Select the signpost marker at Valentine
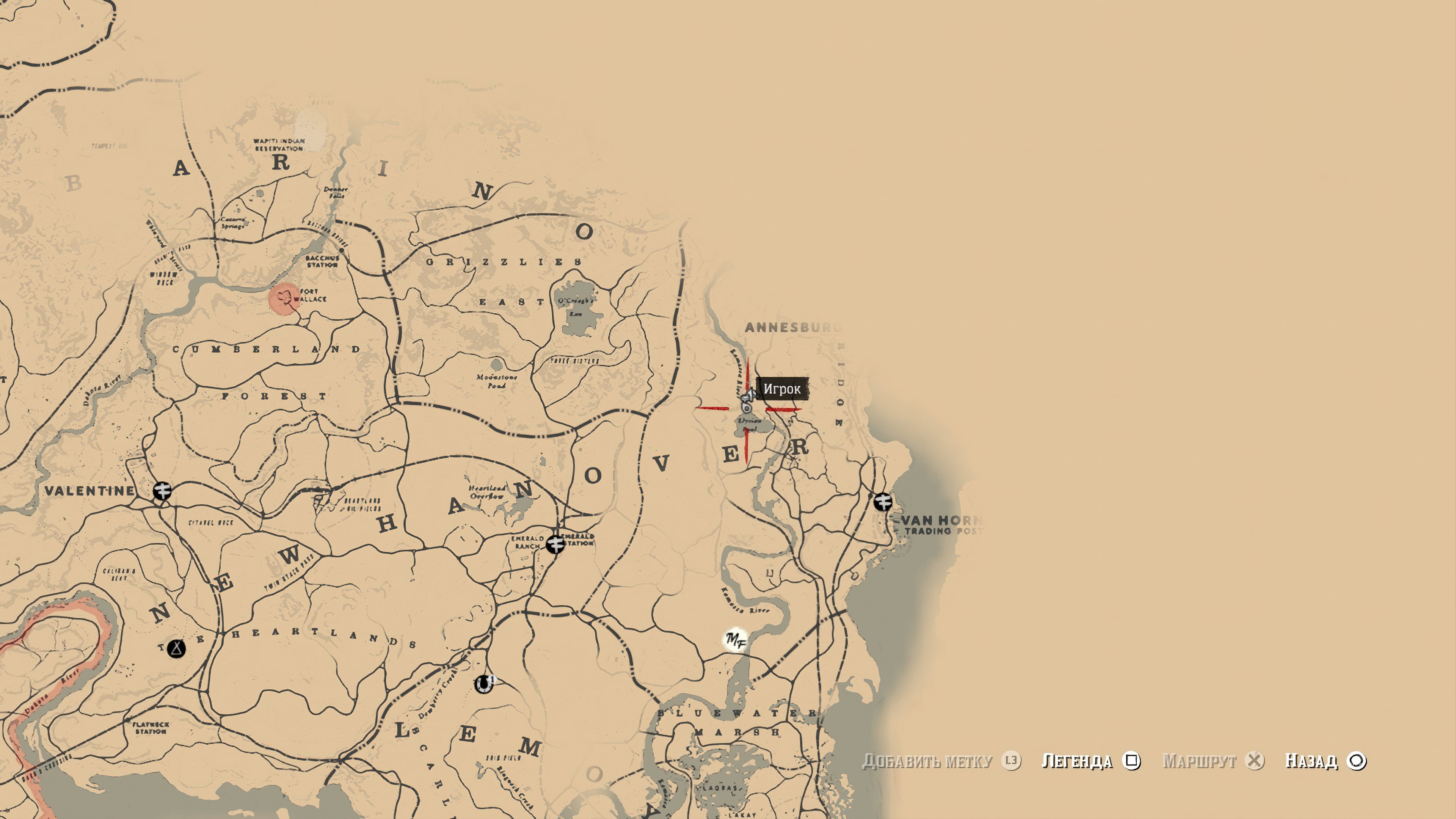 [162, 491]
